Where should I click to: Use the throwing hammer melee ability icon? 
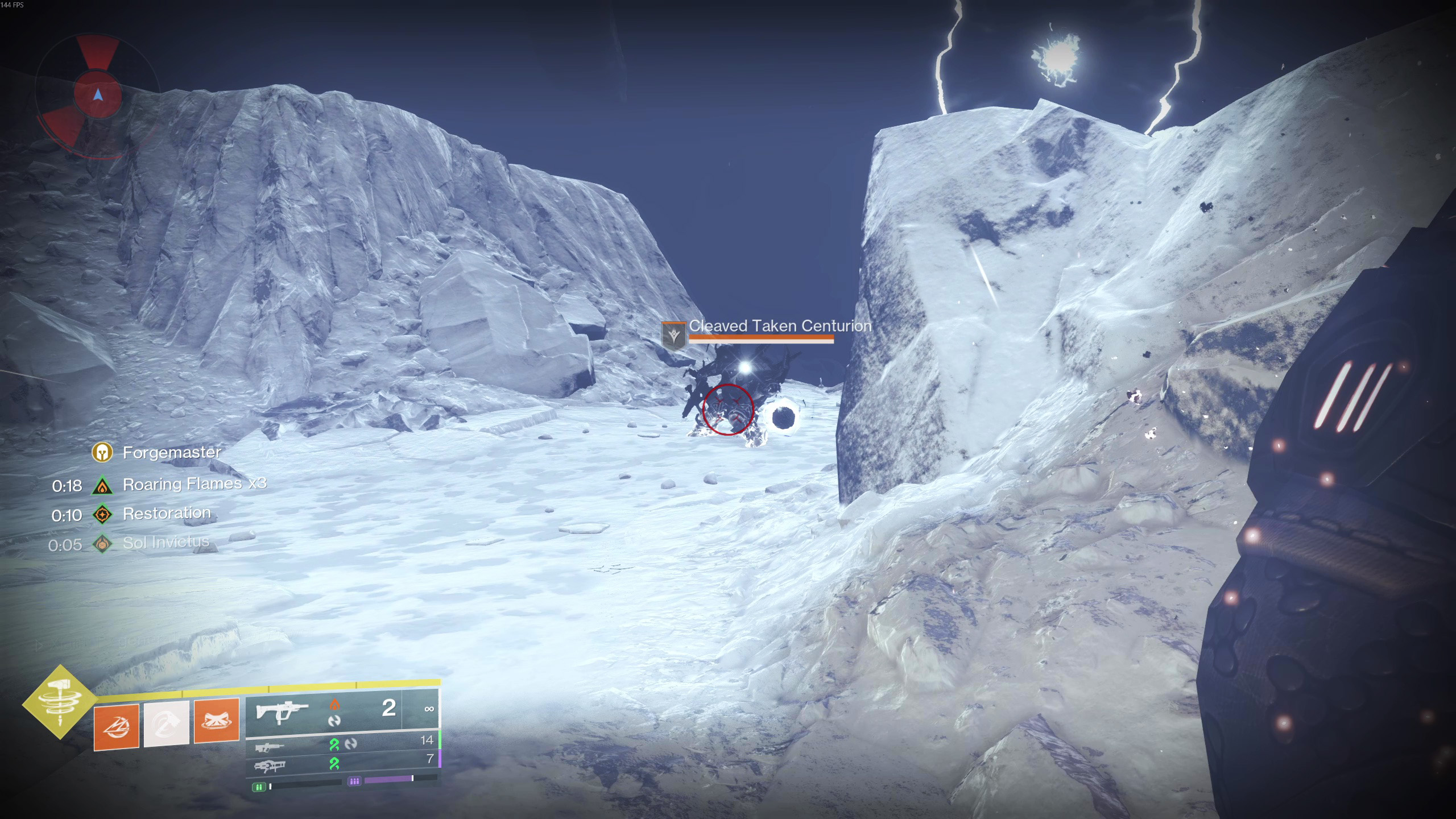(x=166, y=723)
